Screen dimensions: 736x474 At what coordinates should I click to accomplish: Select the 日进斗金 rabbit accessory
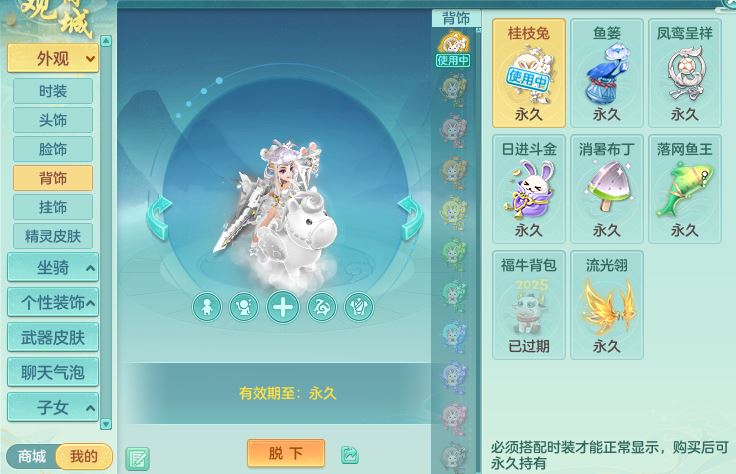(529, 189)
